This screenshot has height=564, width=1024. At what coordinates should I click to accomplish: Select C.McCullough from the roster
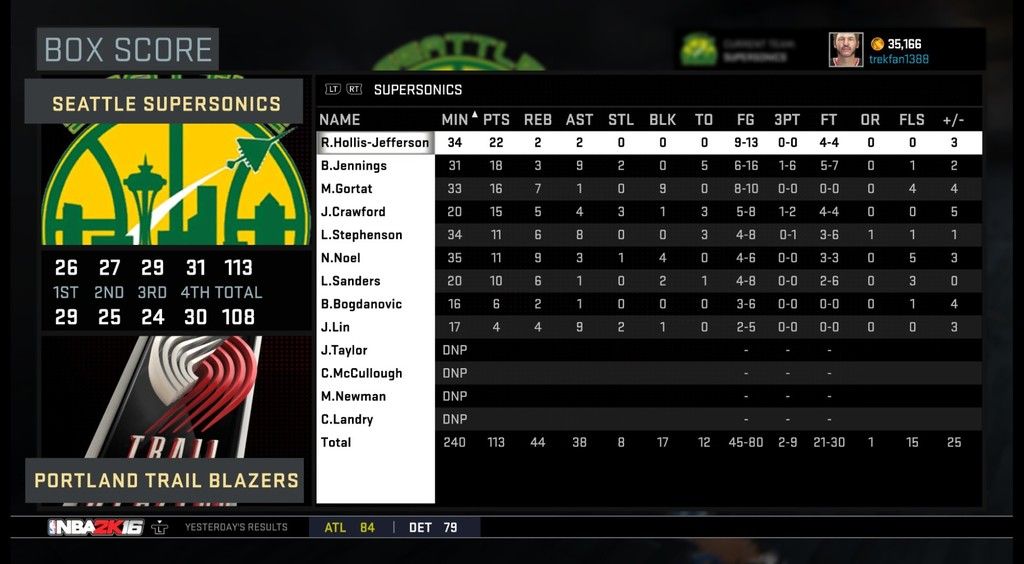[x=361, y=373]
